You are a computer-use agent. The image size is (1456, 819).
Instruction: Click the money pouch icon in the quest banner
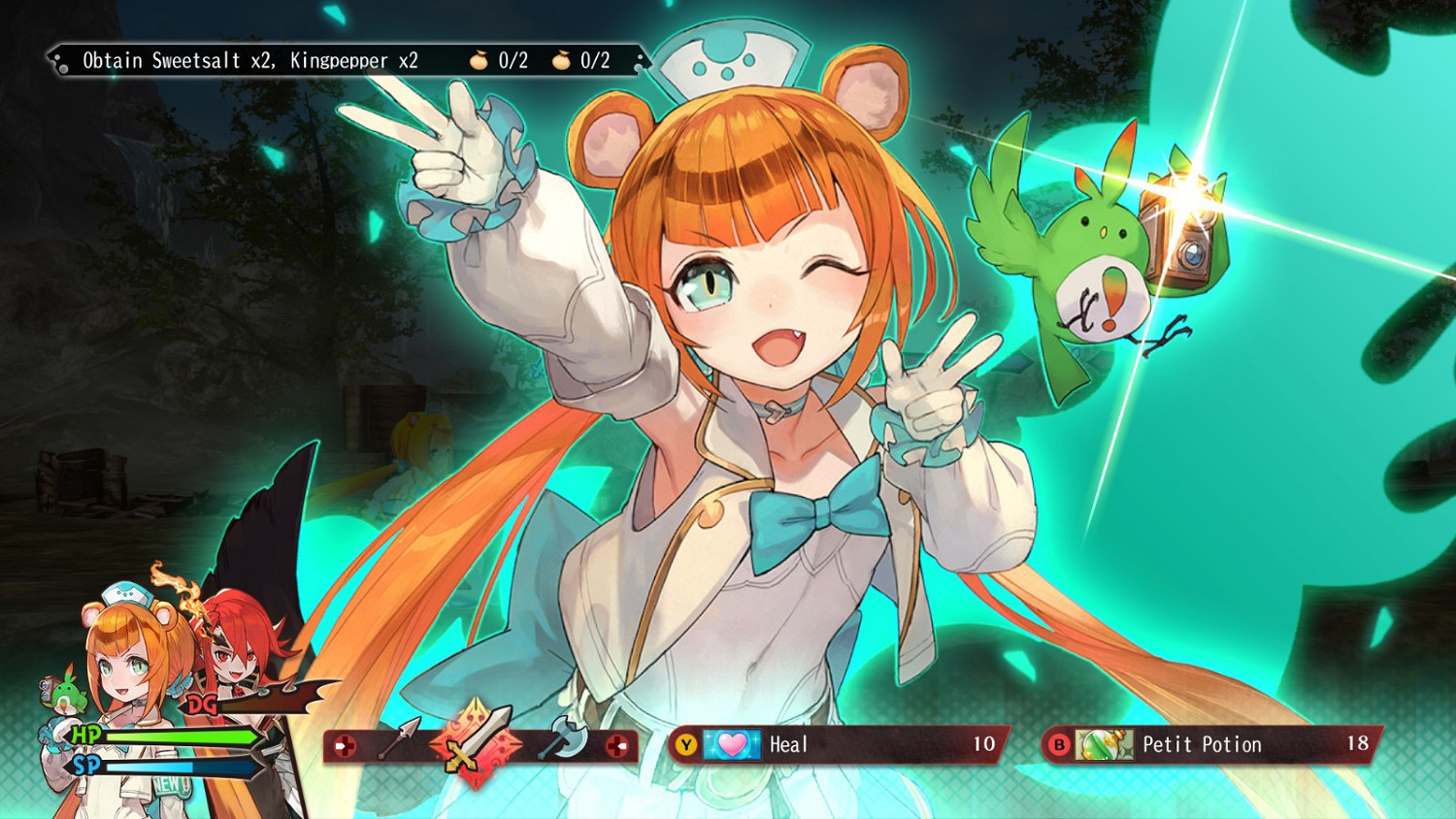(x=479, y=58)
